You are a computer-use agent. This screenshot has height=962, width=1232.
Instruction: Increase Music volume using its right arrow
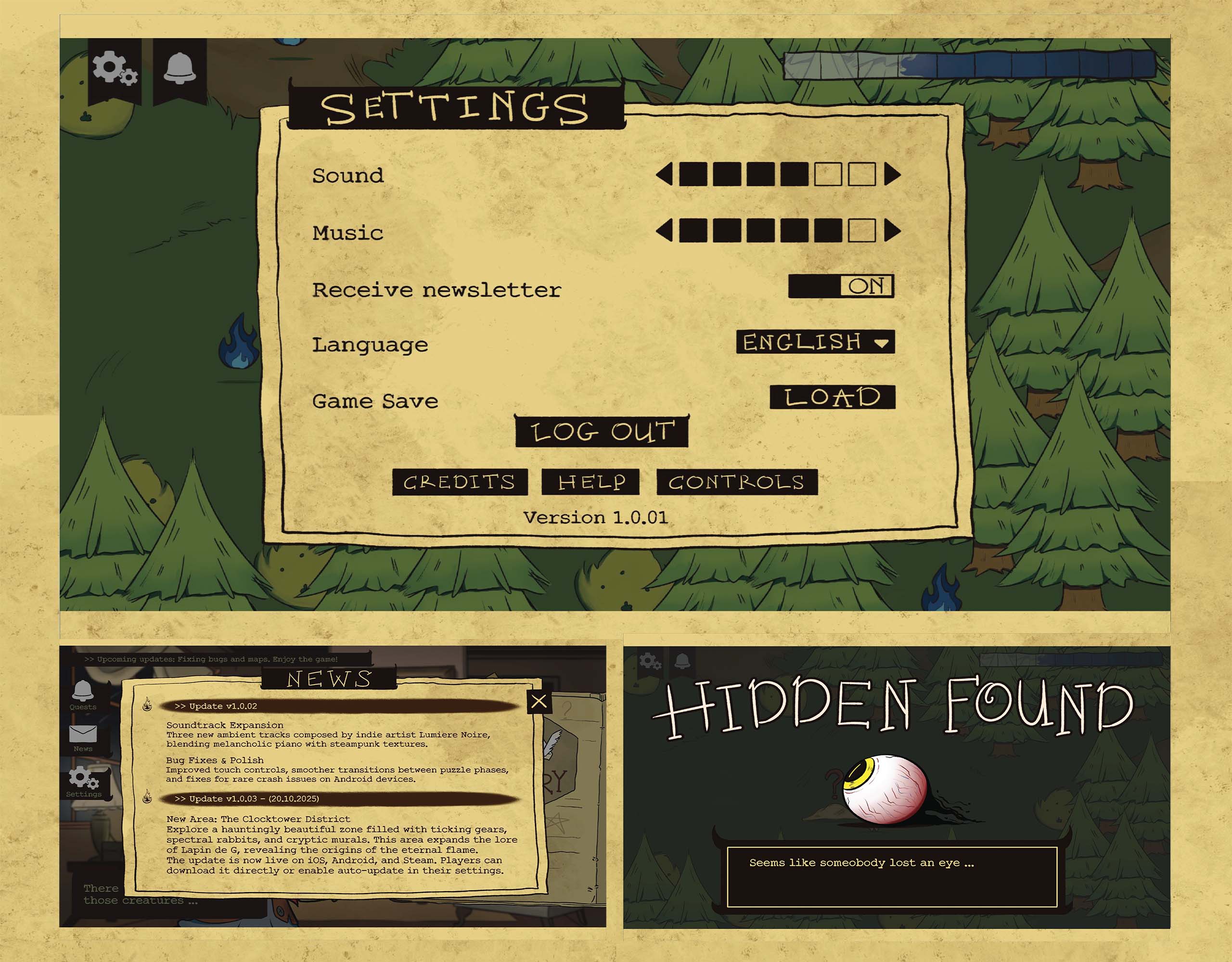pos(892,231)
